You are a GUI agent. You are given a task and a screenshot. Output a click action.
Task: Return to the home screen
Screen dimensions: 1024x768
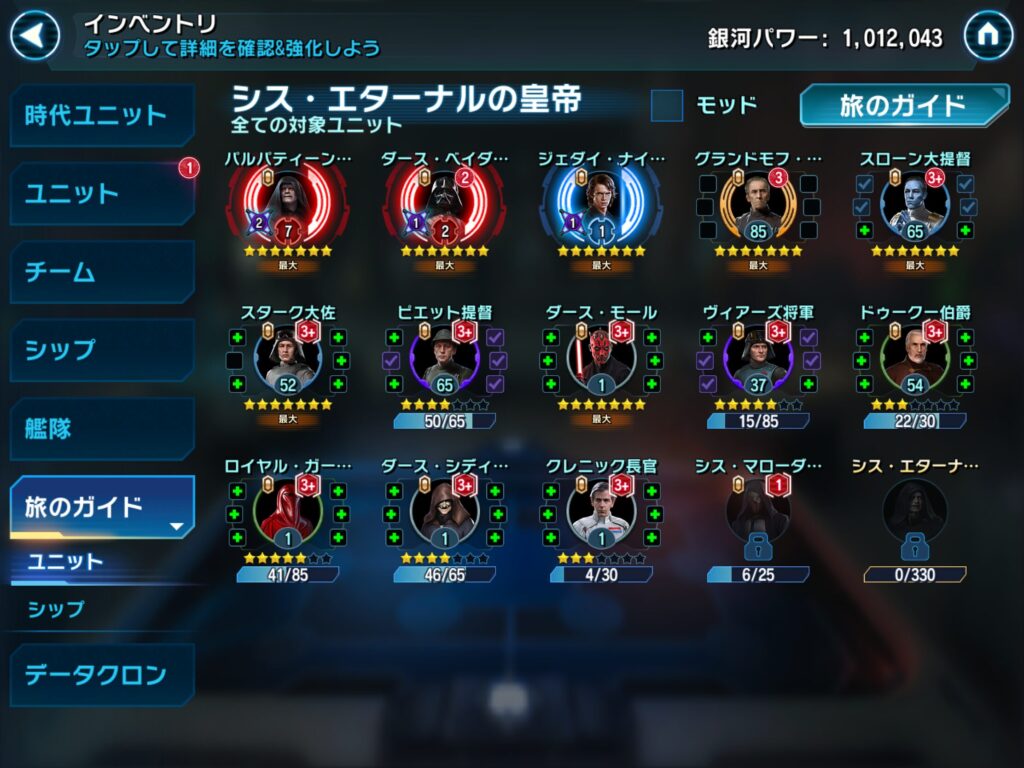pos(988,36)
